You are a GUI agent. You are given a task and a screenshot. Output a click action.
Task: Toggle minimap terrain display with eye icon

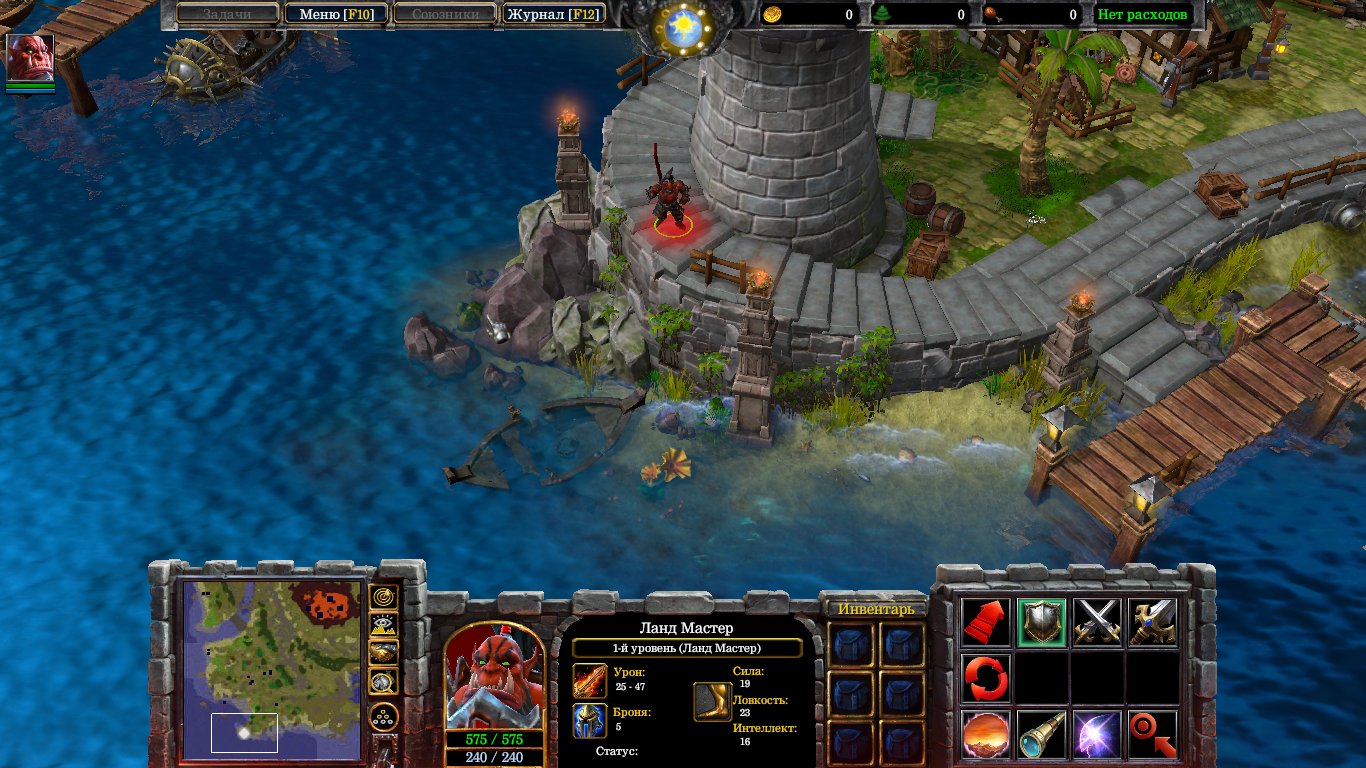point(384,625)
